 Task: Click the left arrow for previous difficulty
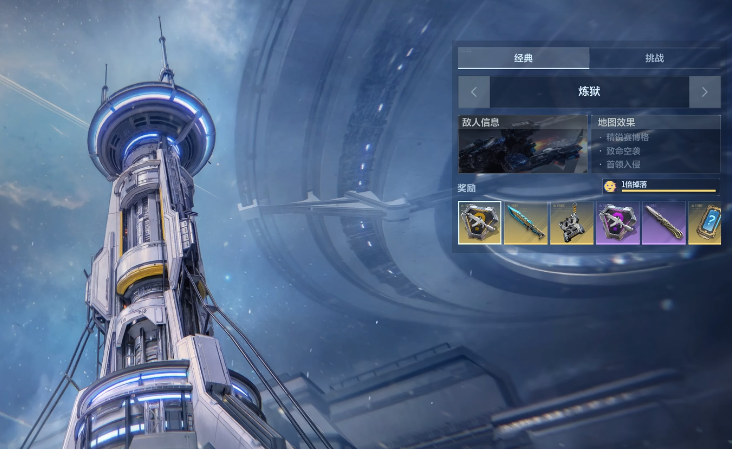tap(474, 92)
